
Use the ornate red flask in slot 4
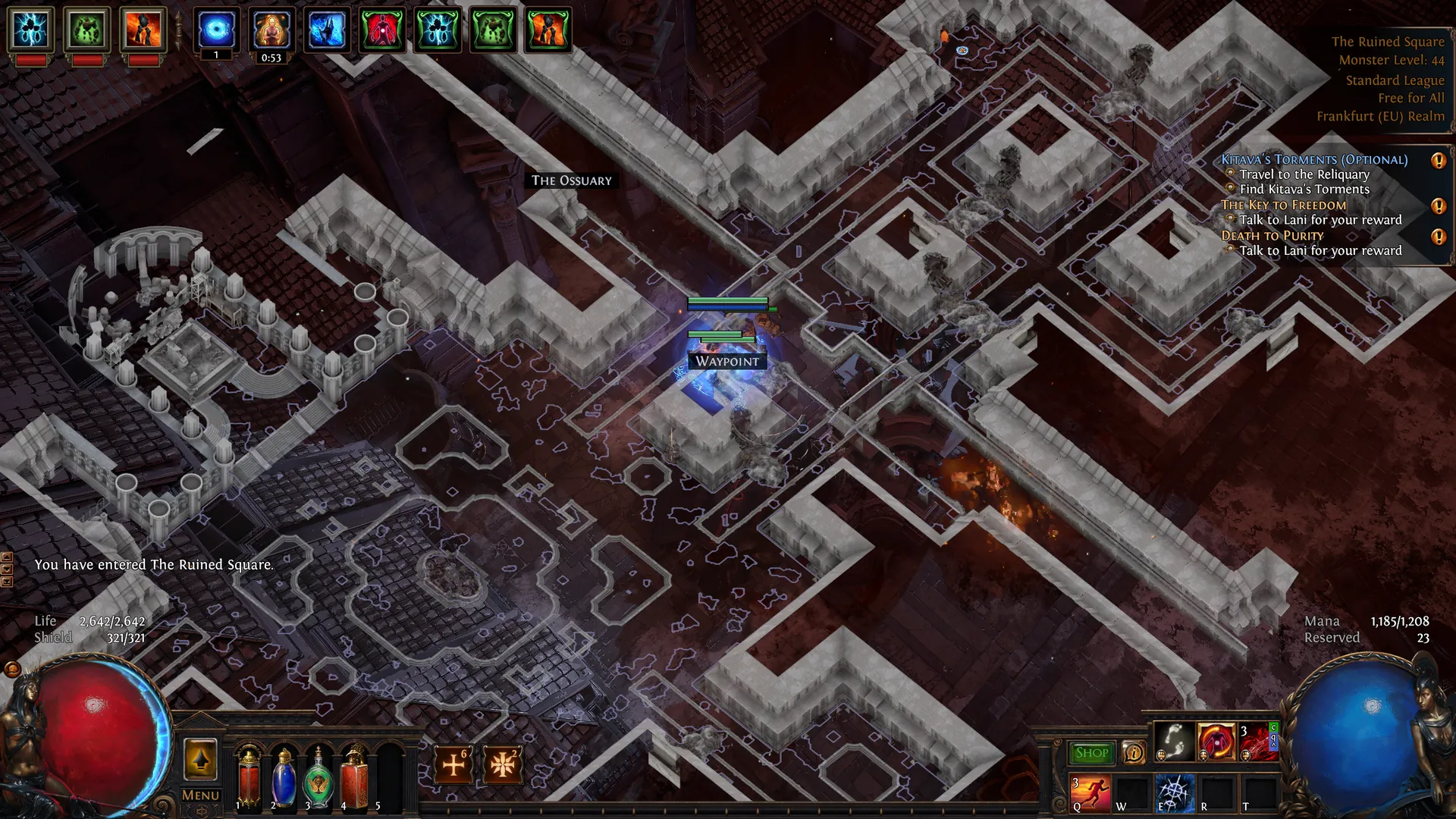click(353, 777)
